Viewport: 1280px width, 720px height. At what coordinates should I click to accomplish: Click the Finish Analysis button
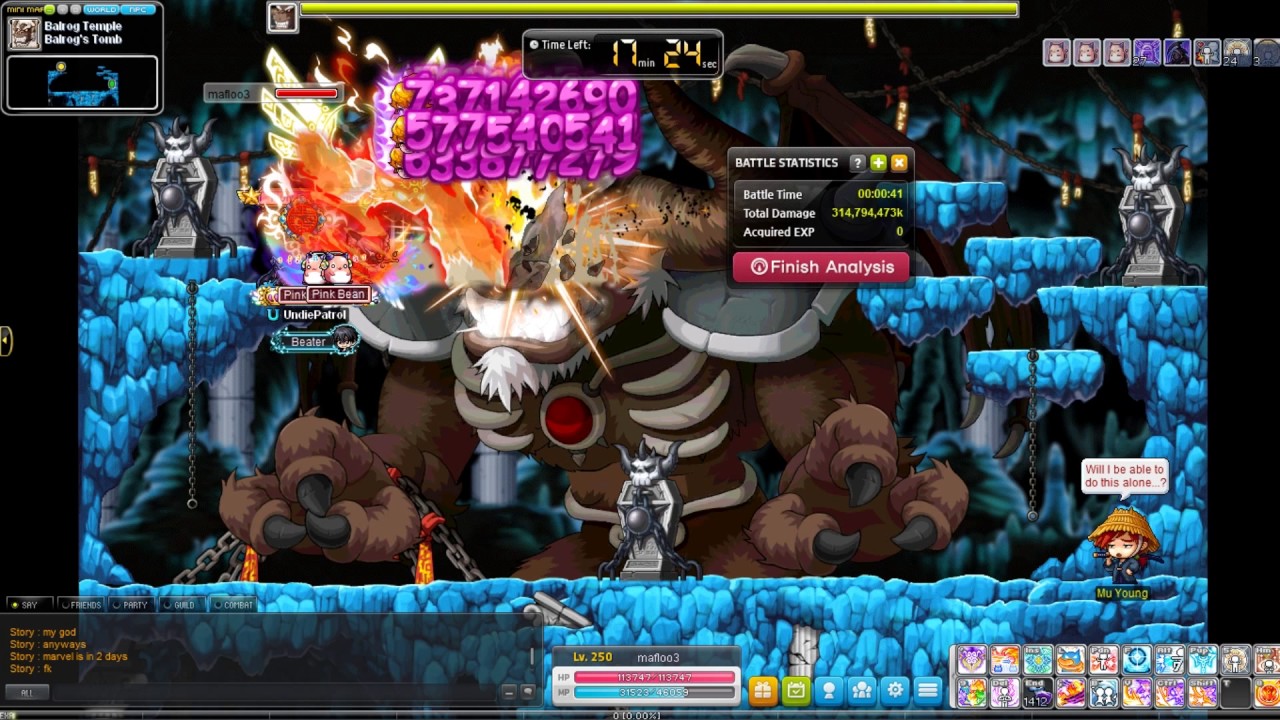click(821, 267)
